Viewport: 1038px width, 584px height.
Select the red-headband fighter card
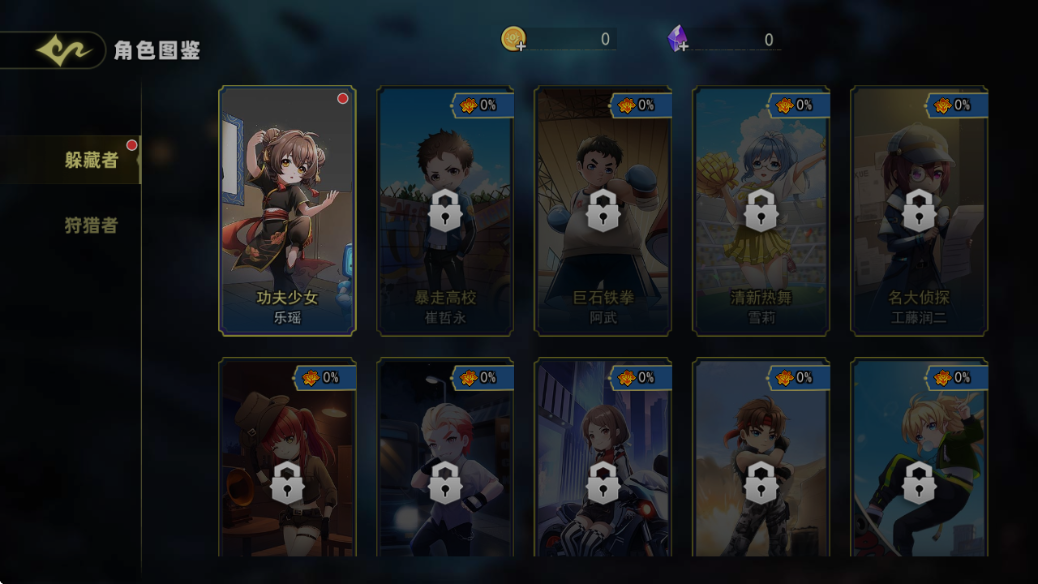tap(760, 460)
